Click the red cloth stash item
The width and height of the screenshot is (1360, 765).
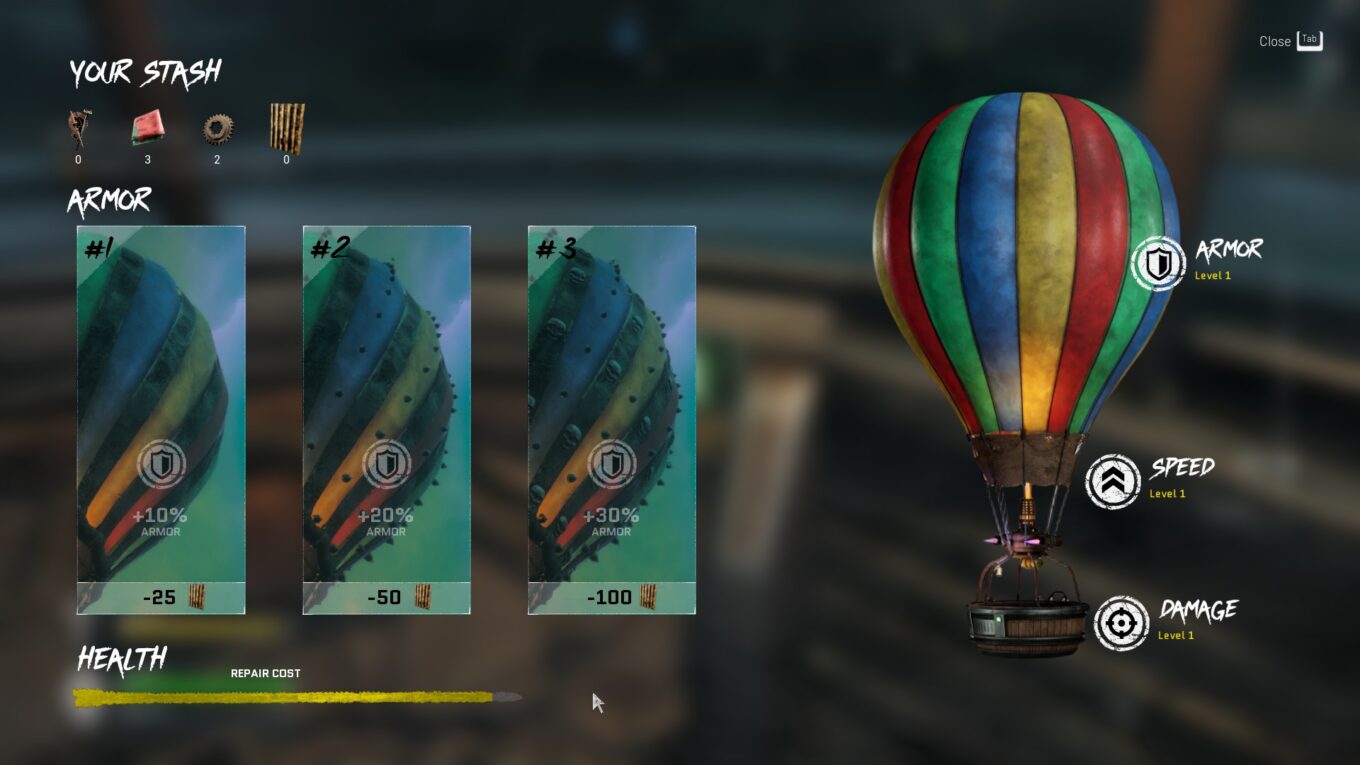[147, 128]
